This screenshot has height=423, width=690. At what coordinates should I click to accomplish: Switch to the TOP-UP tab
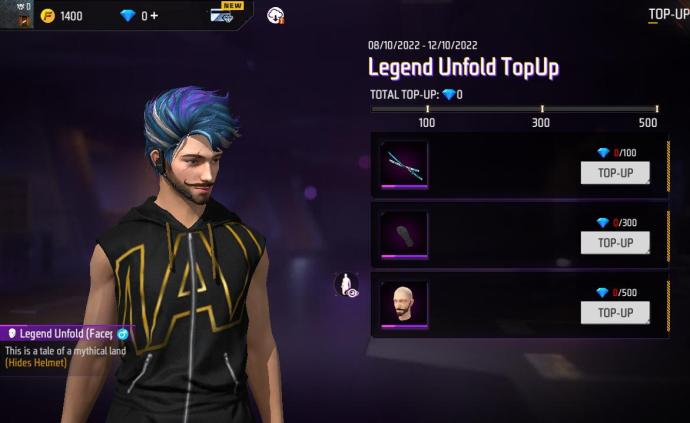668,14
